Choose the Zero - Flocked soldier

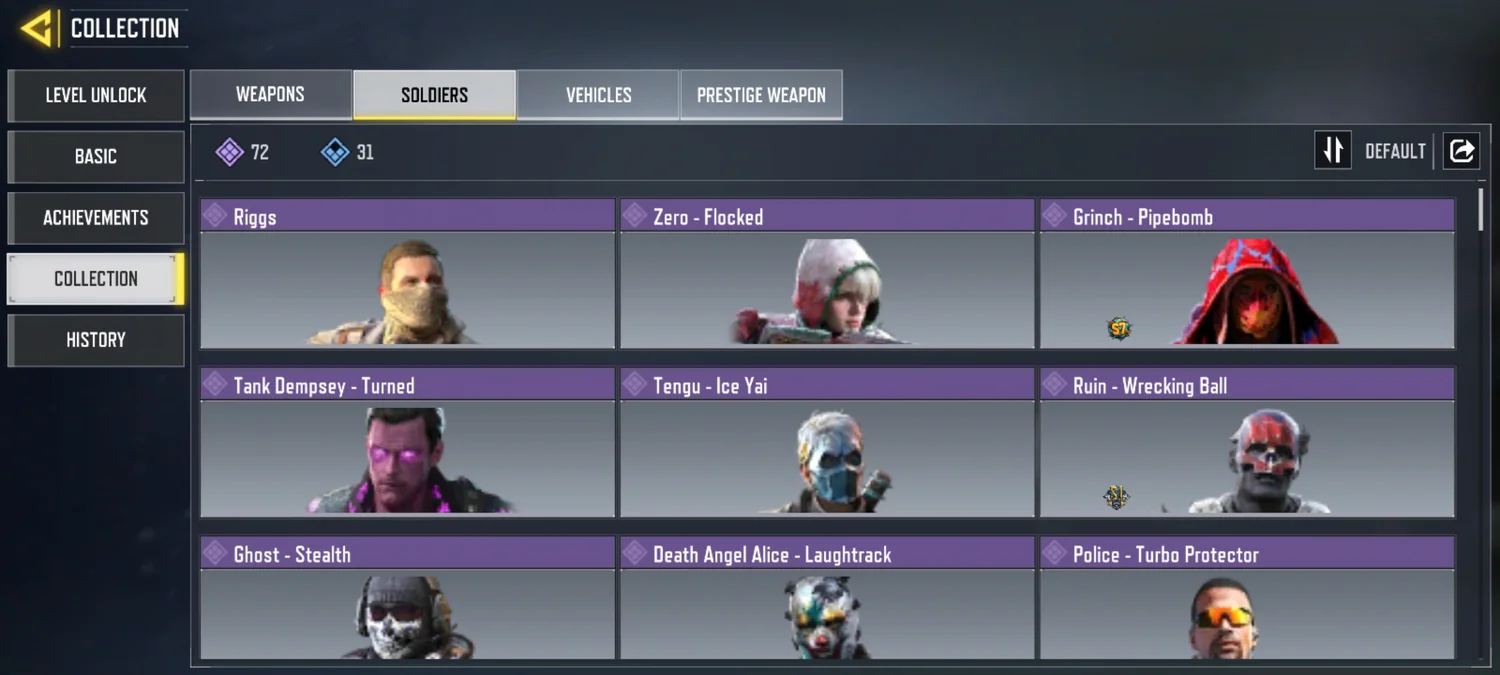pyautogui.click(x=827, y=274)
